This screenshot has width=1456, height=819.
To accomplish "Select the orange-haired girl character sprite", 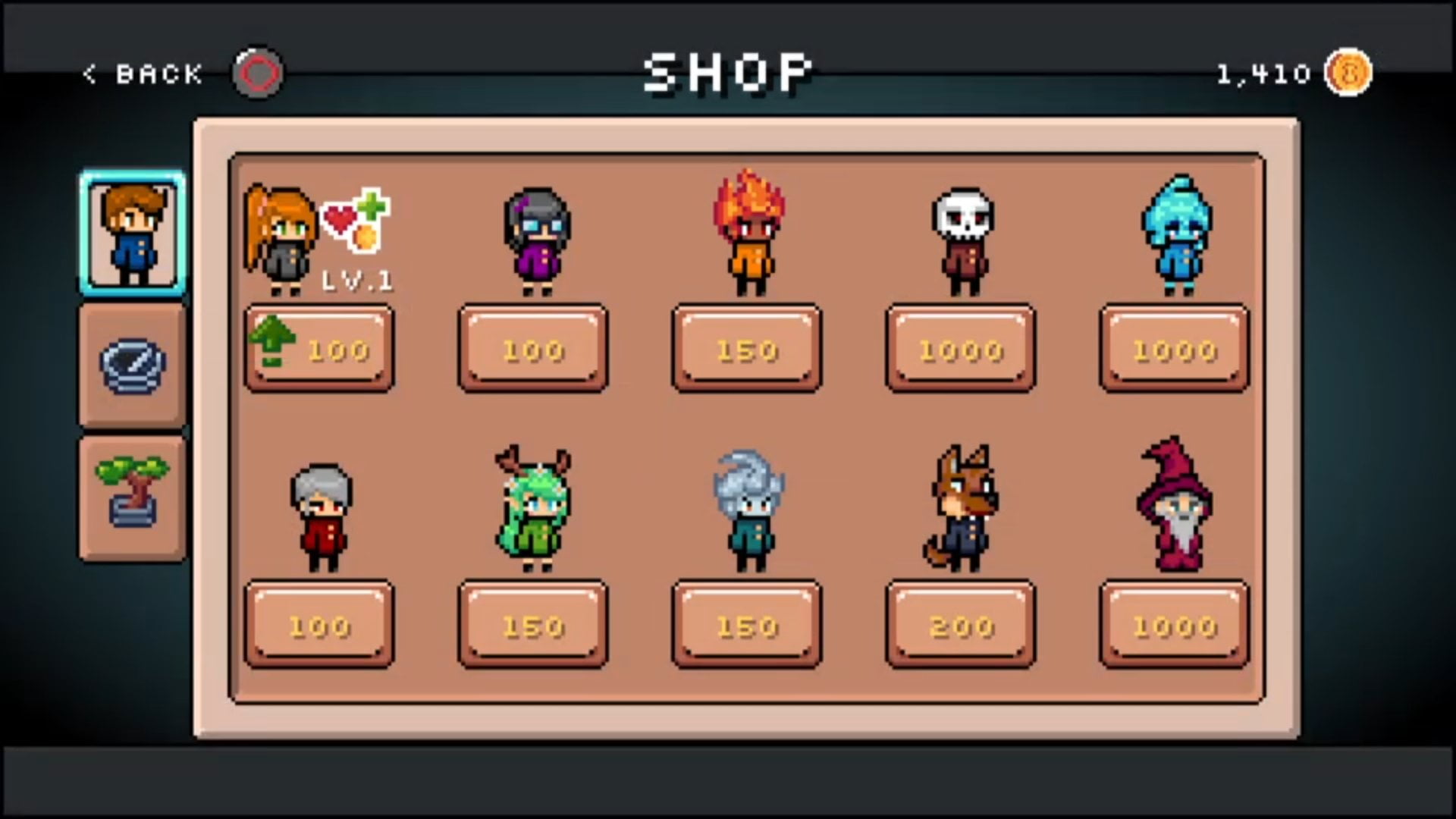I will (279, 239).
